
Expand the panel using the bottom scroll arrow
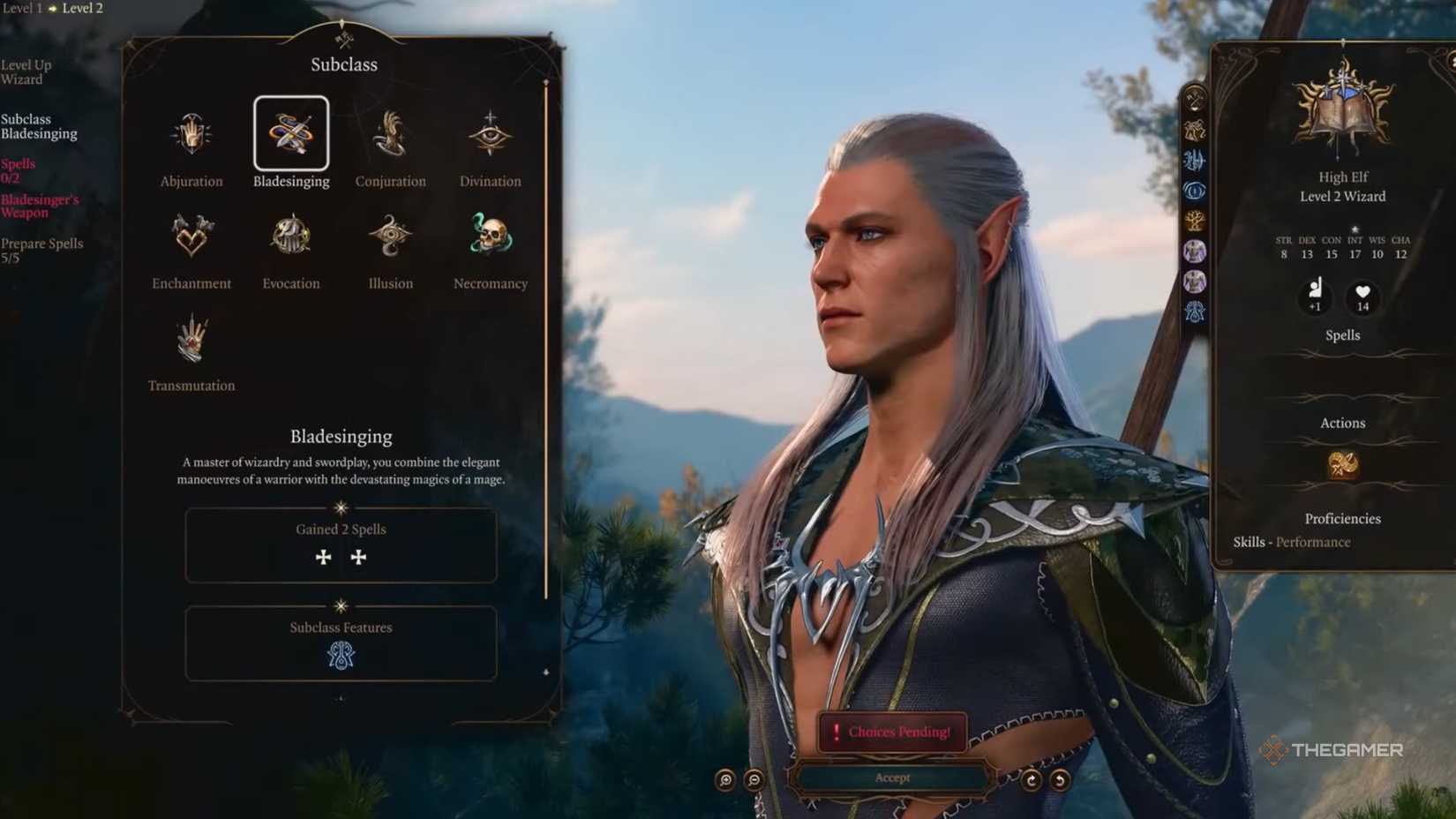[x=341, y=700]
